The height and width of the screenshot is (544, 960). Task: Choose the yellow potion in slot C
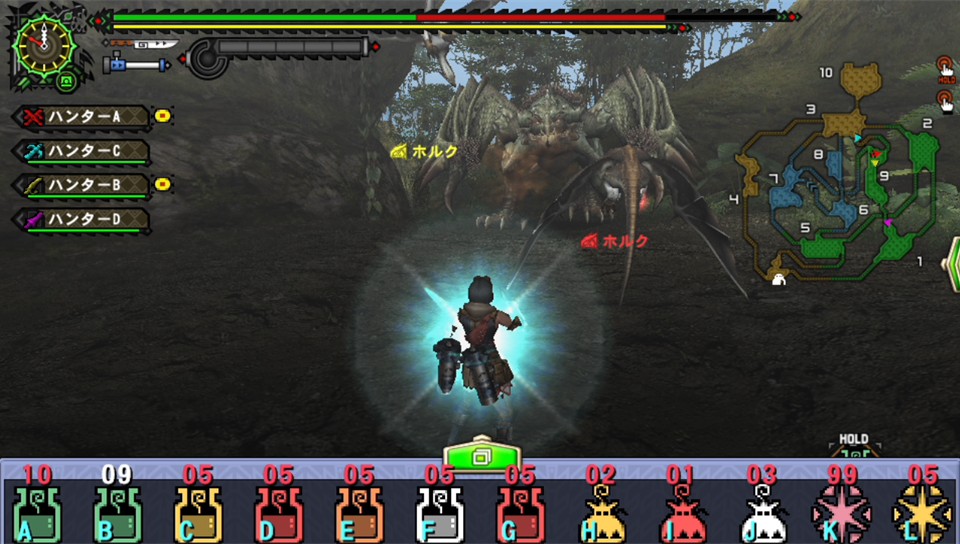197,514
